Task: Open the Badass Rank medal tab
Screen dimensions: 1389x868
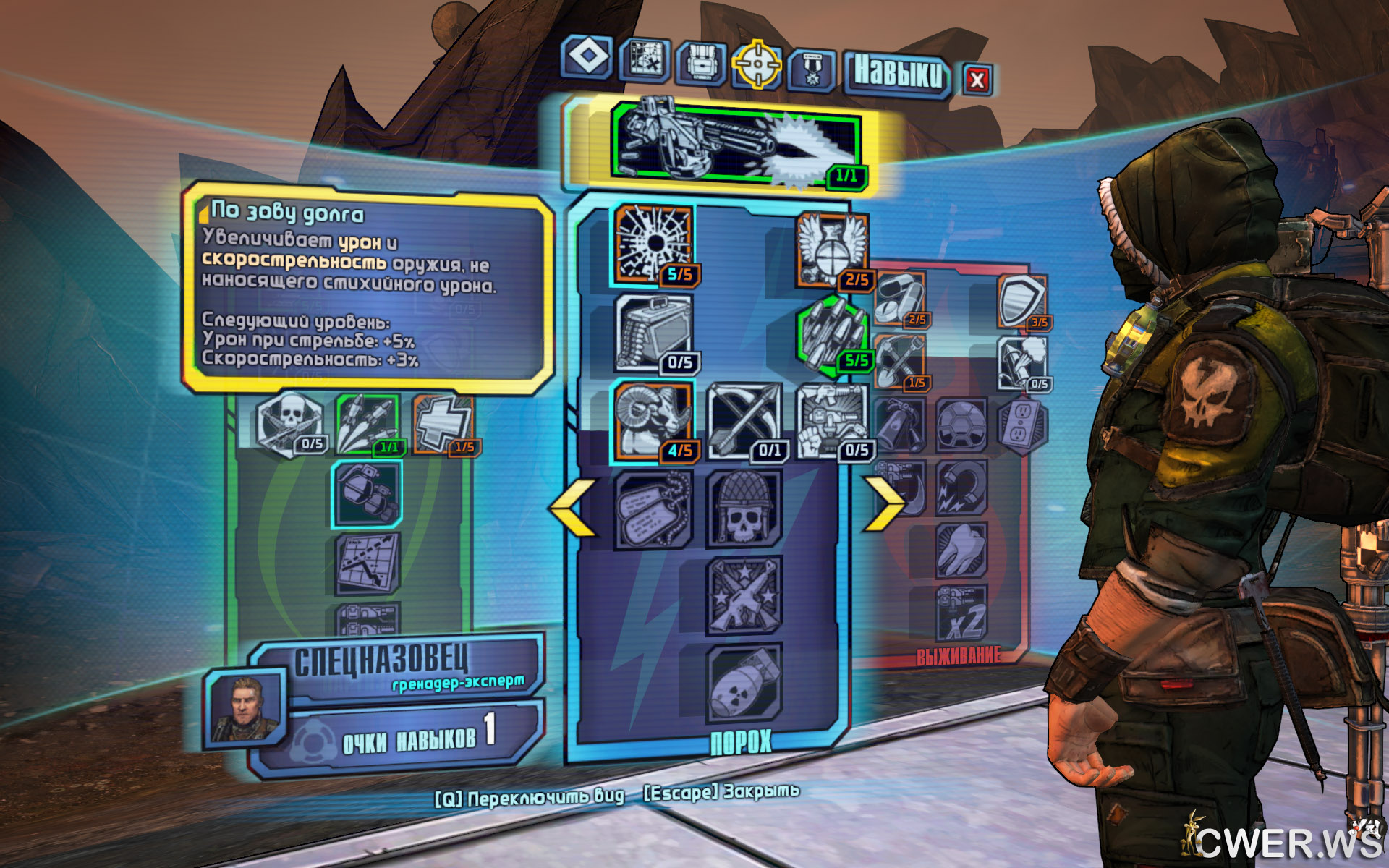Action: pyautogui.click(x=812, y=70)
